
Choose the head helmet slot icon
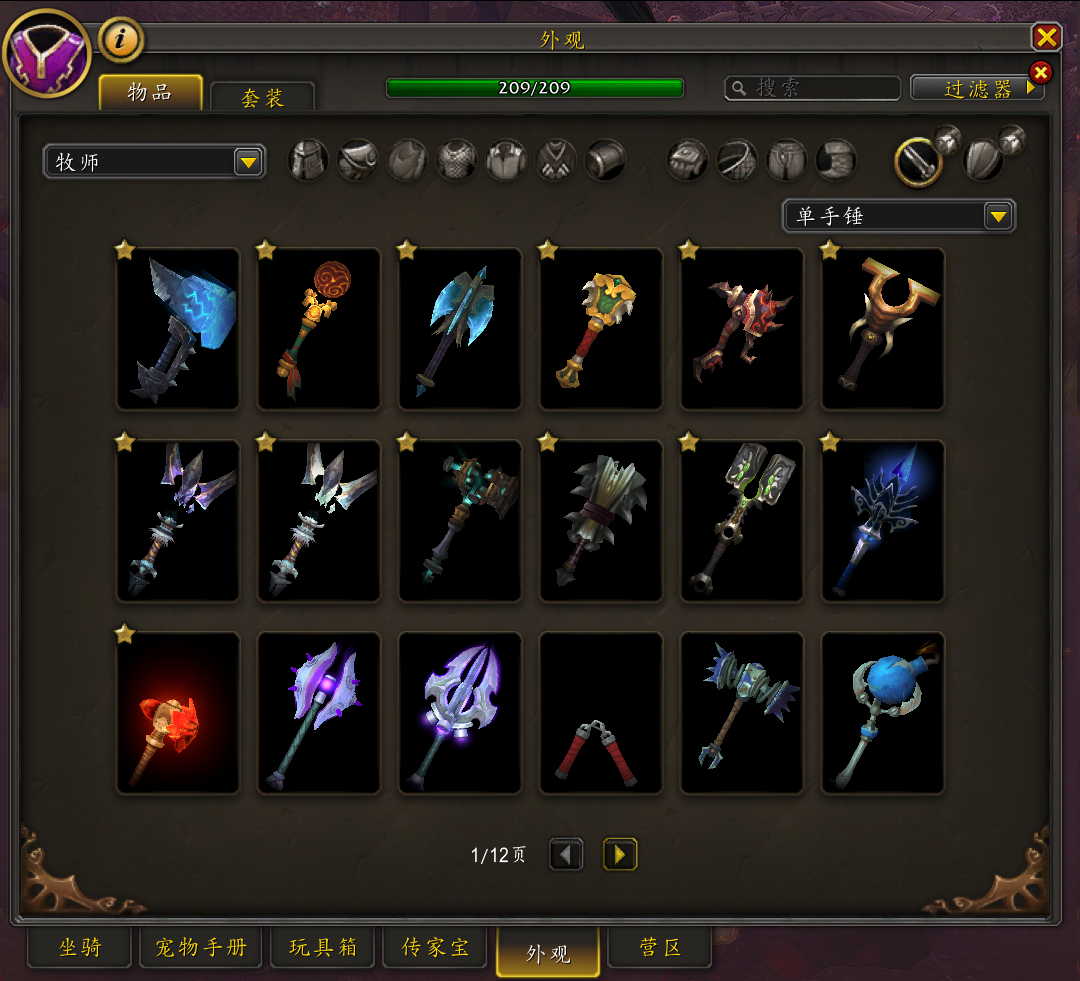pyautogui.click(x=308, y=160)
